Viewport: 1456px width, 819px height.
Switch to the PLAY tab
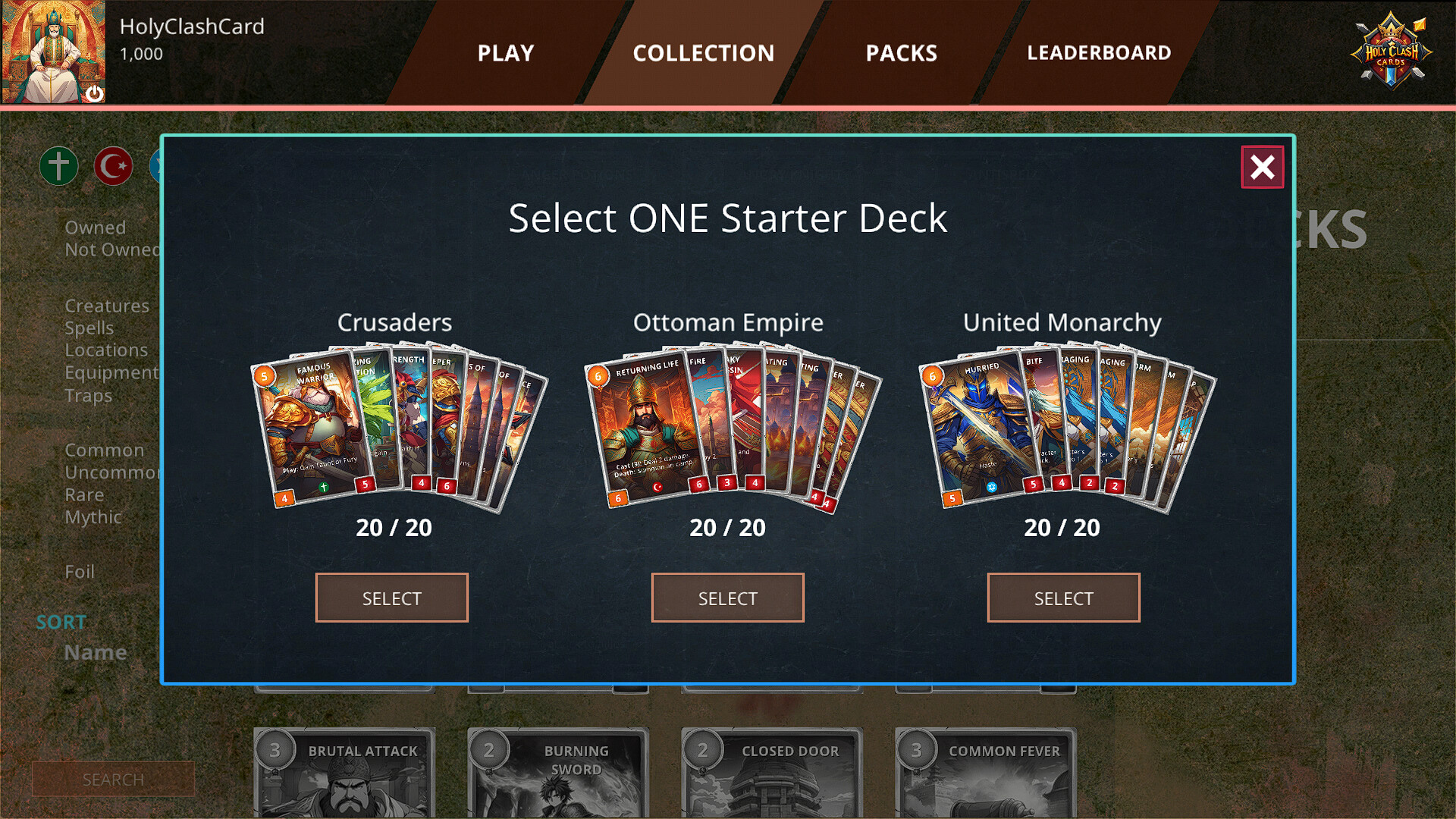pos(505,52)
